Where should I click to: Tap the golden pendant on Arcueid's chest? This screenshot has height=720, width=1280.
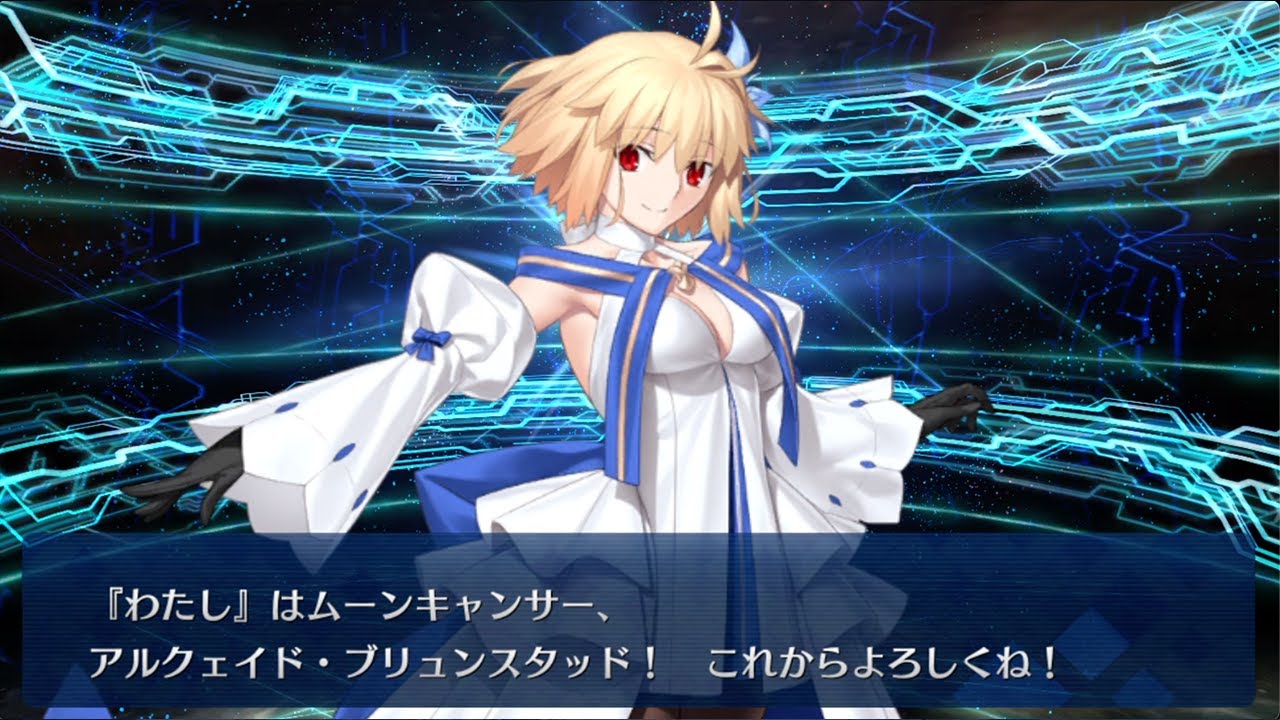click(683, 277)
